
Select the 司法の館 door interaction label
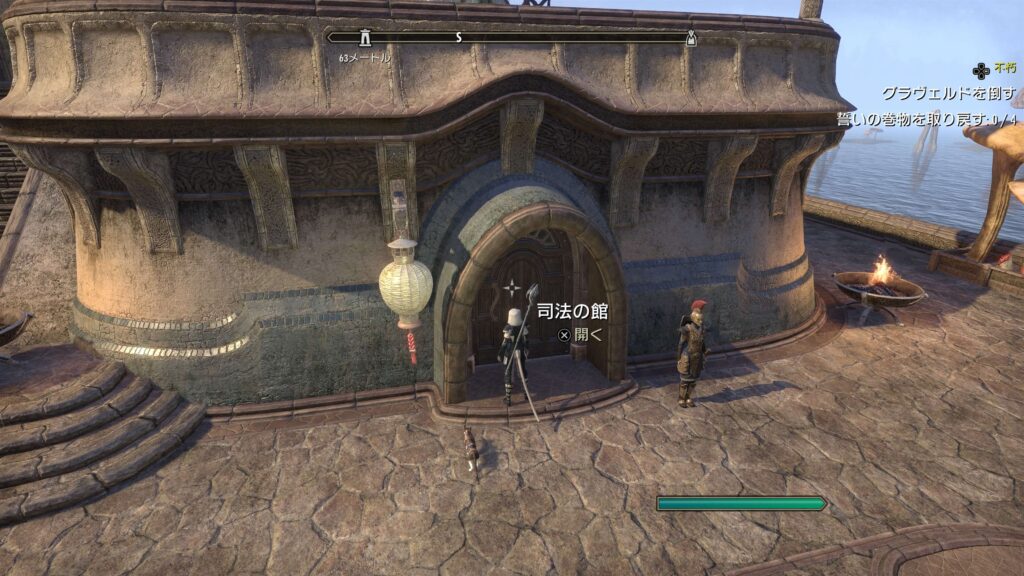572,312
